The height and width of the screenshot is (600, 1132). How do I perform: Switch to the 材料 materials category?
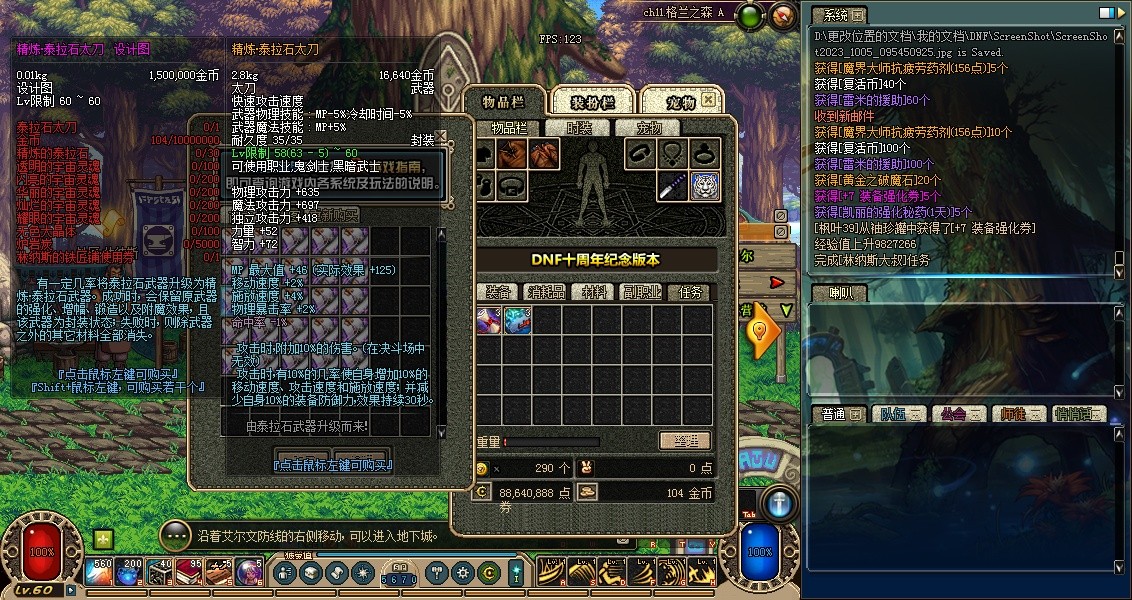(594, 292)
